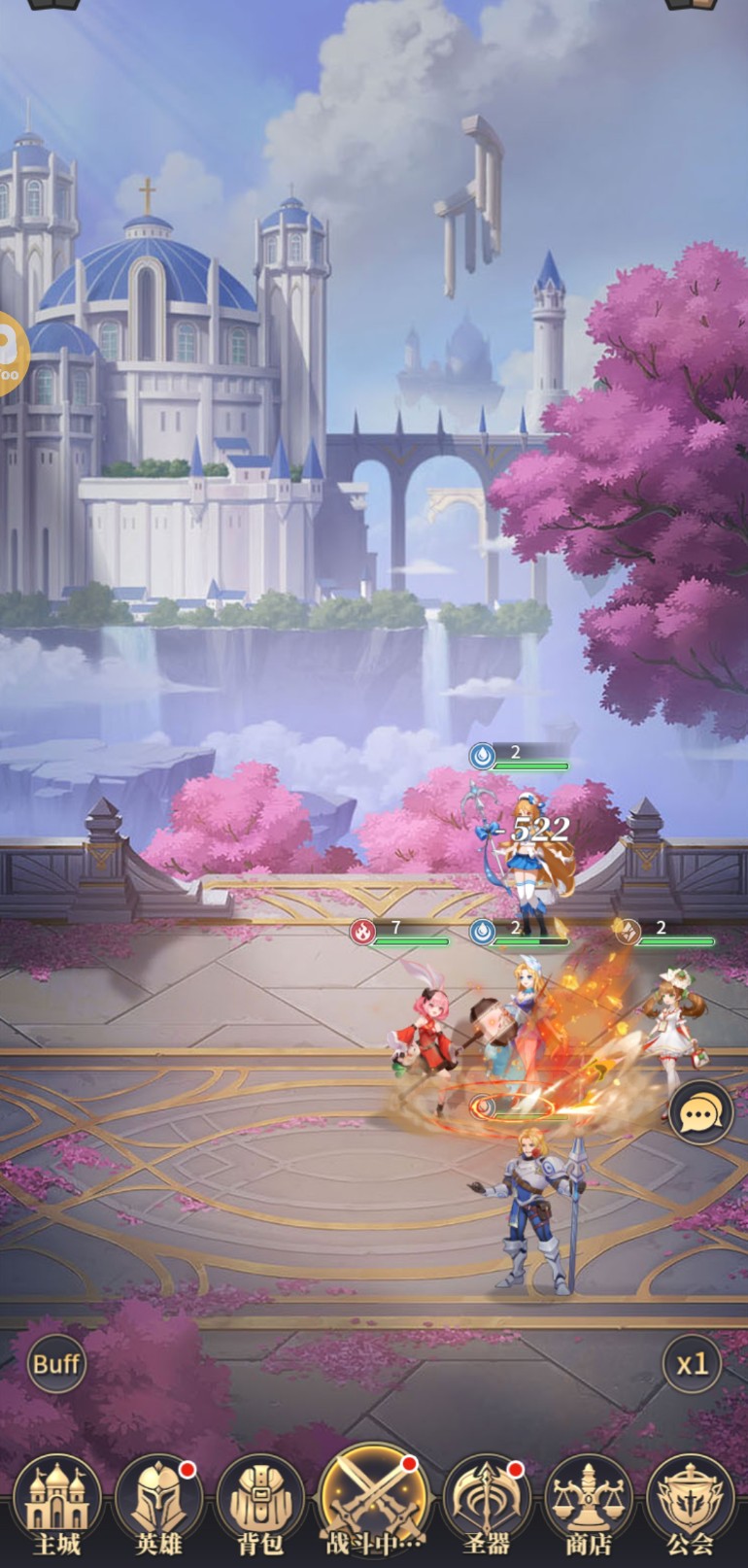Open the 圣器 relics tab
748x1568 pixels.
(486, 1506)
